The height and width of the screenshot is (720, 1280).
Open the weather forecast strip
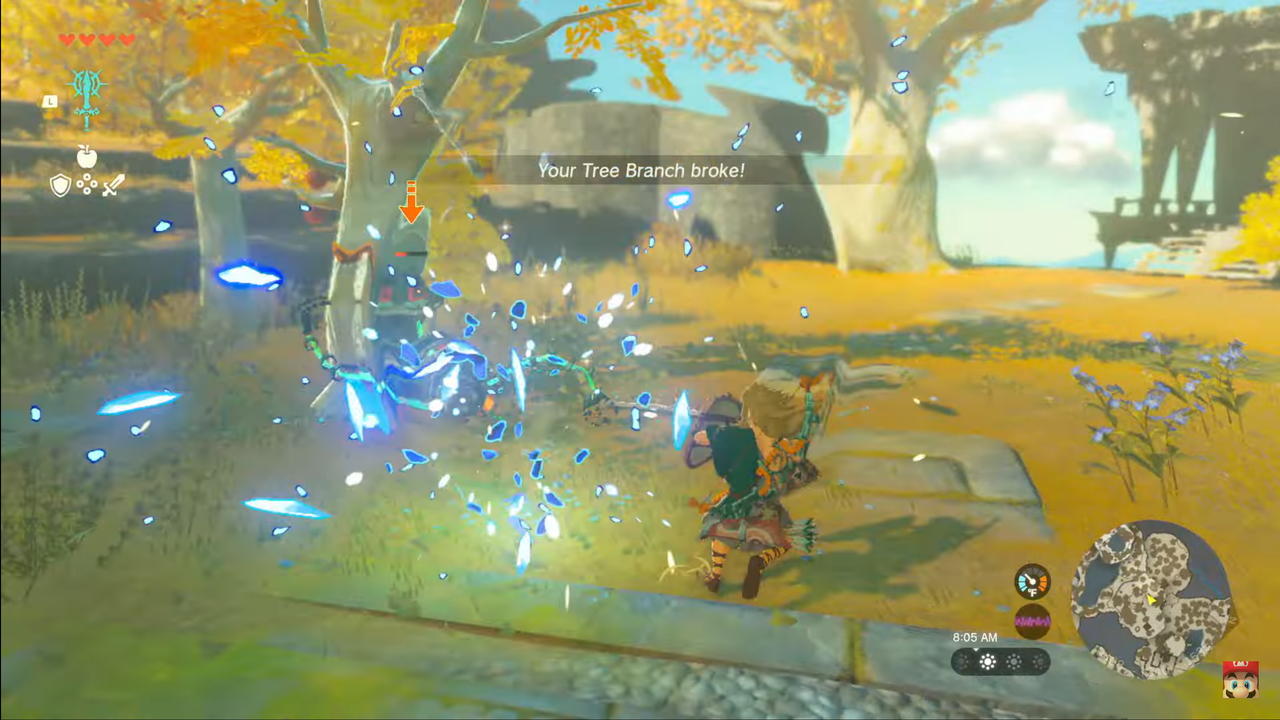pos(1000,662)
